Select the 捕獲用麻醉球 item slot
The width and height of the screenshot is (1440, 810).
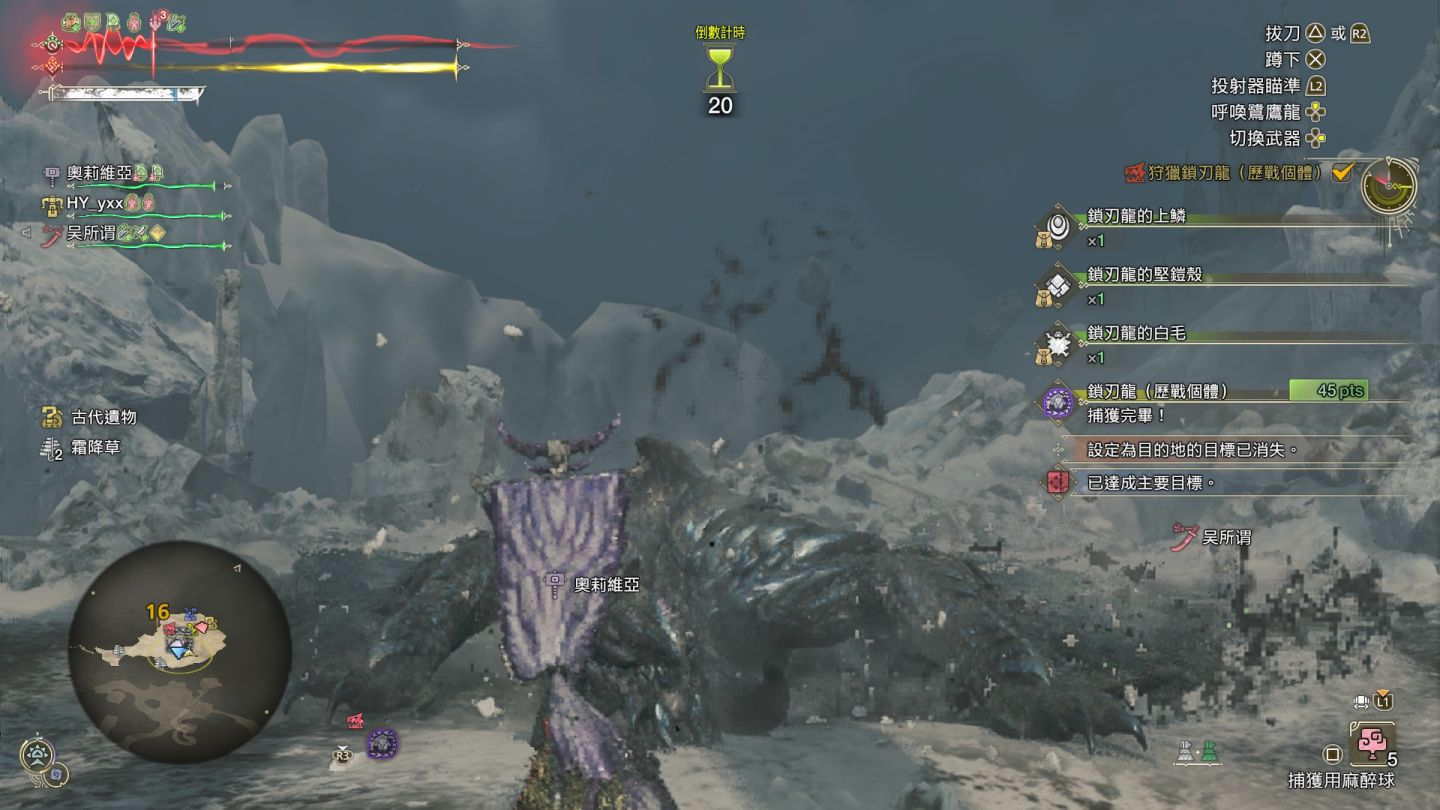pyautogui.click(x=1370, y=746)
